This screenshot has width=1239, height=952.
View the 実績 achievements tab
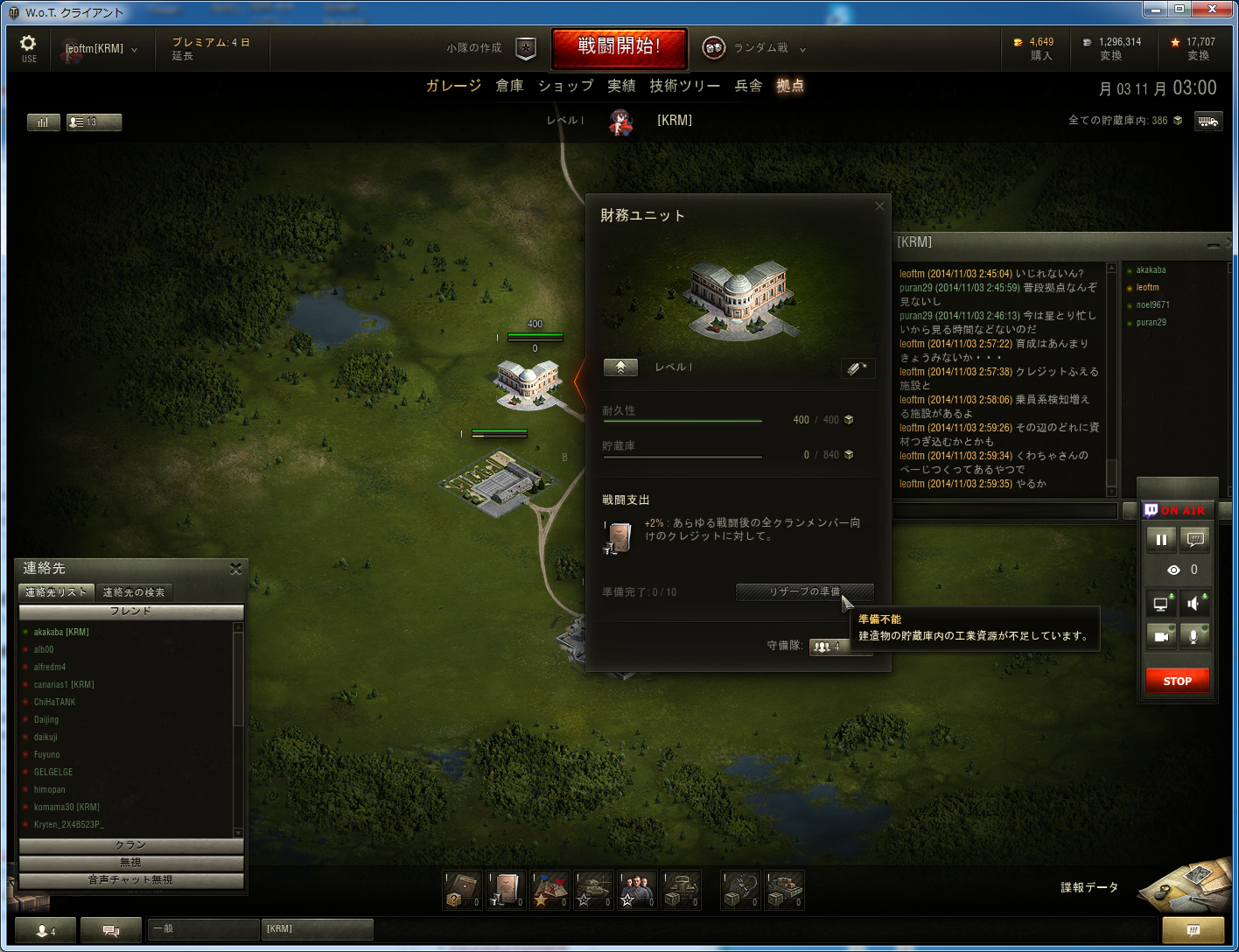621,86
